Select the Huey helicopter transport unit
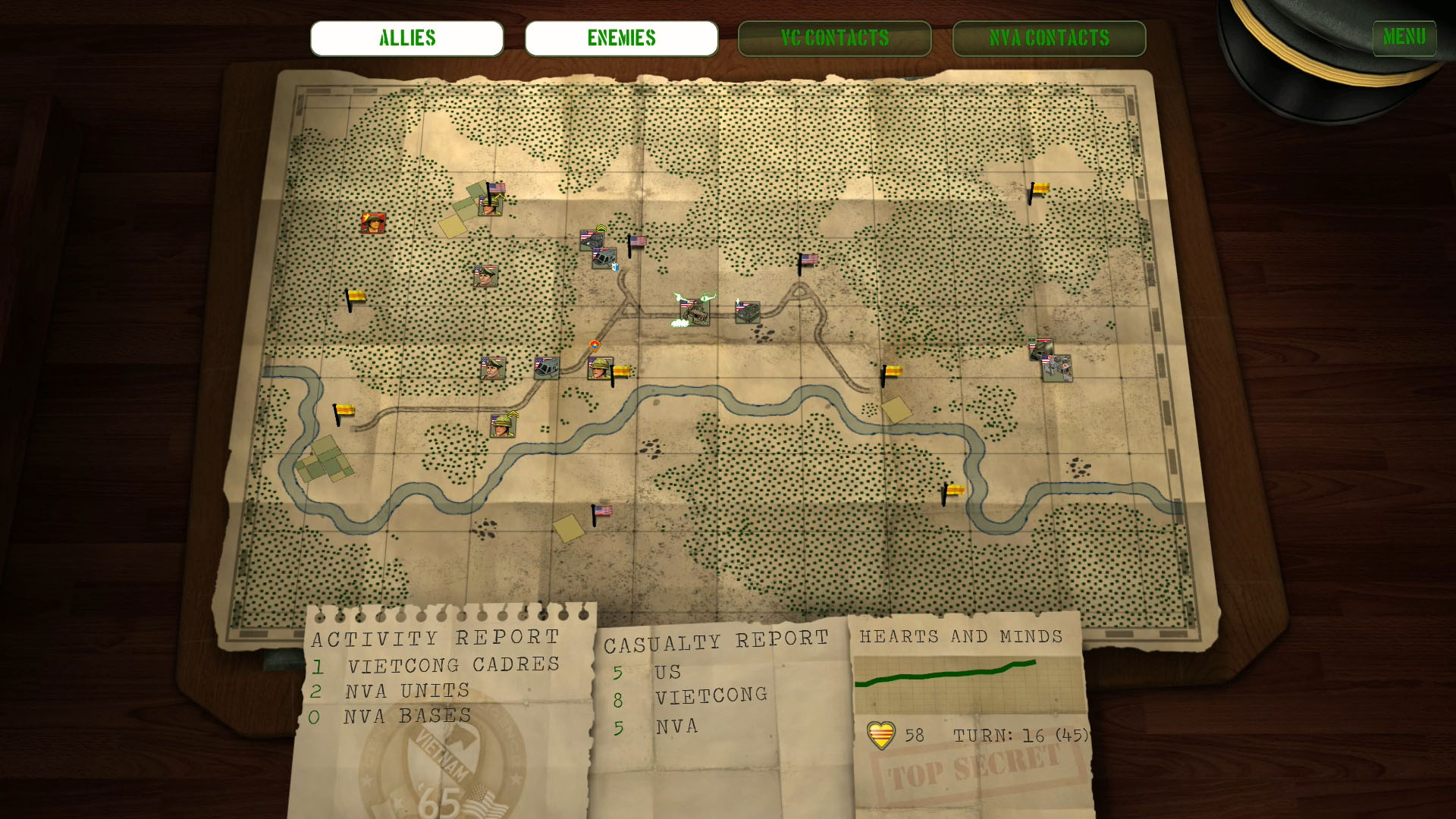This screenshot has height=819, width=1456. [603, 259]
